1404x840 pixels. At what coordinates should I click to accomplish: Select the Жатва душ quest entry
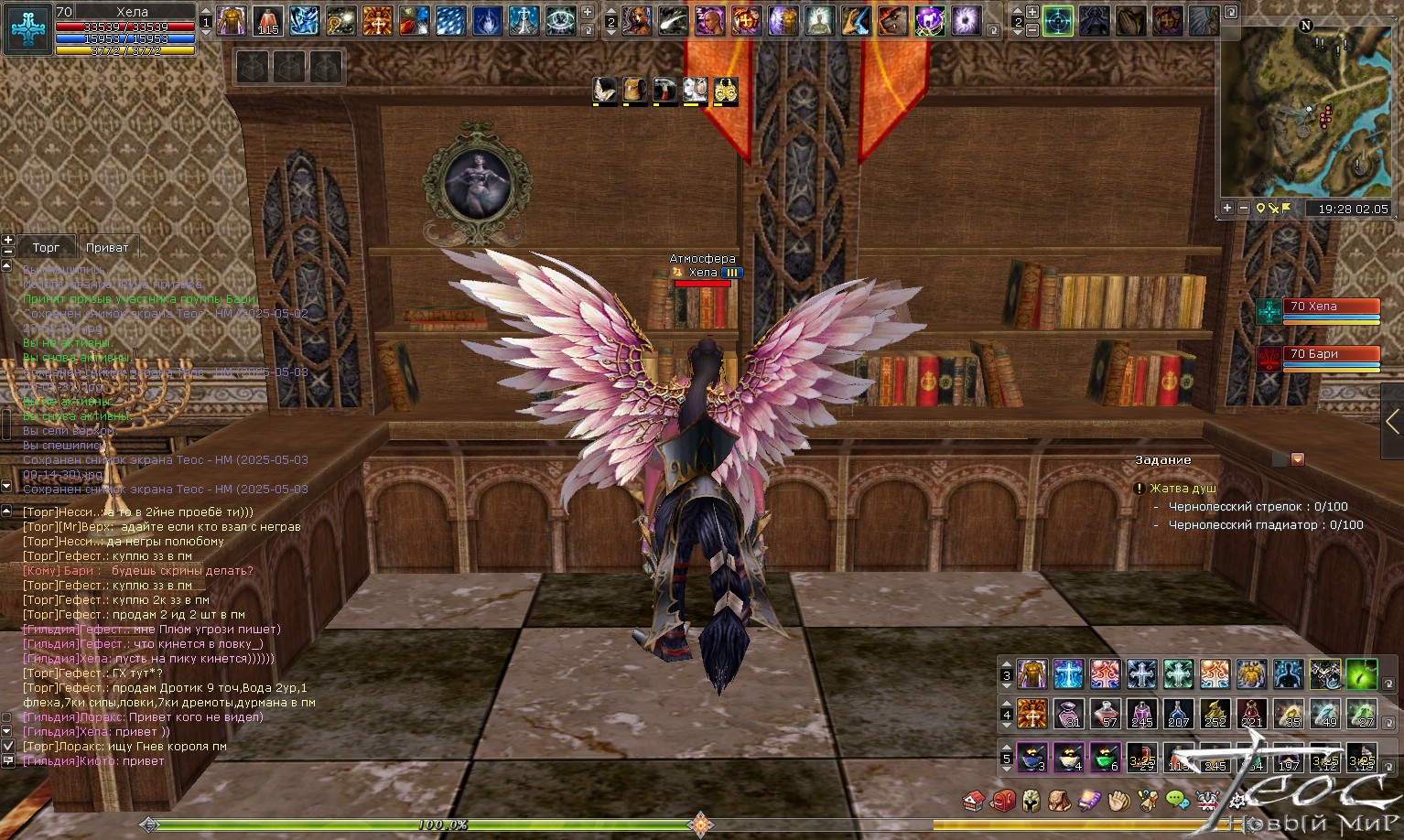[1183, 489]
